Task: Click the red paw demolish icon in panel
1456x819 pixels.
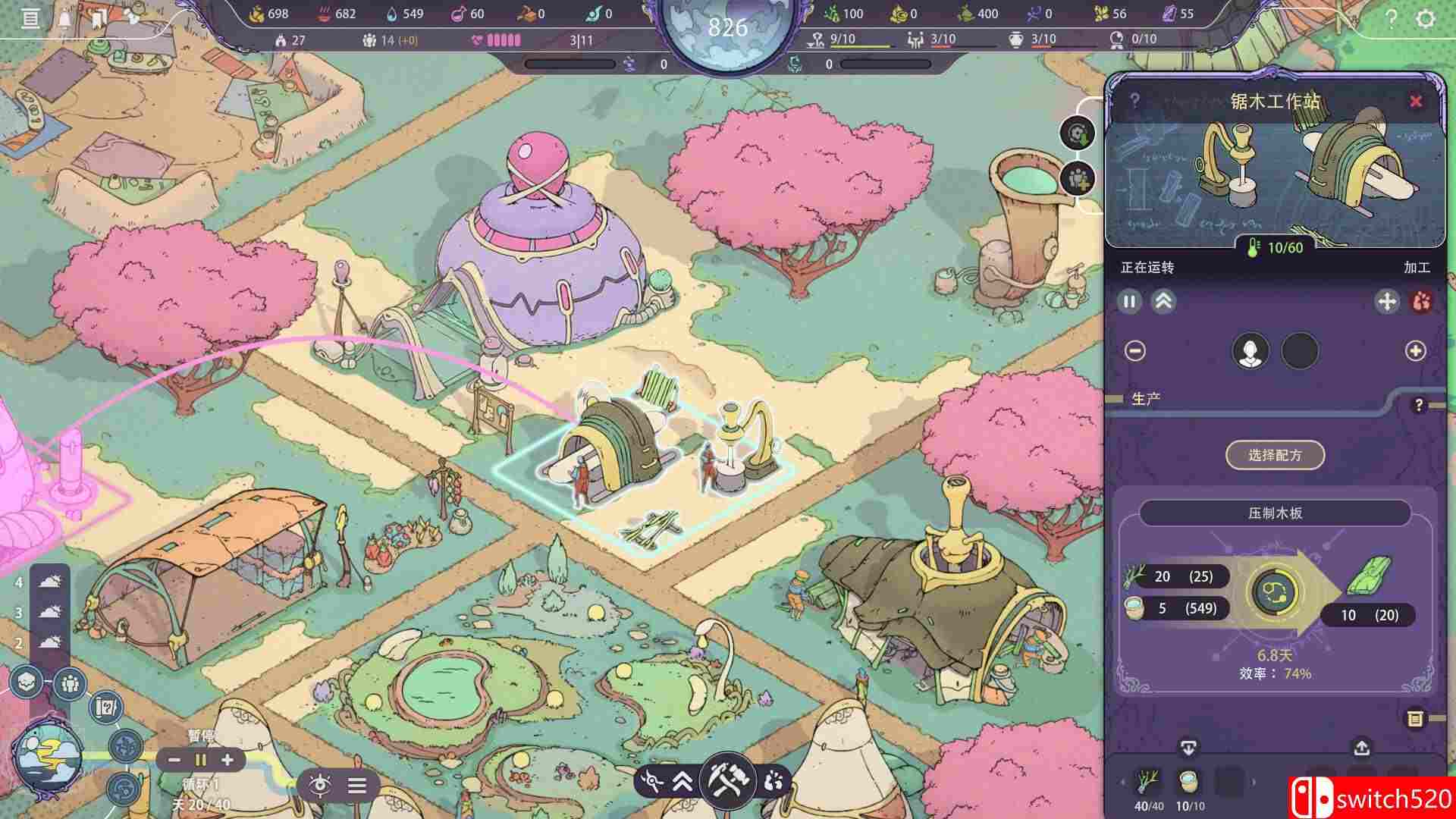Action: [x=1420, y=301]
